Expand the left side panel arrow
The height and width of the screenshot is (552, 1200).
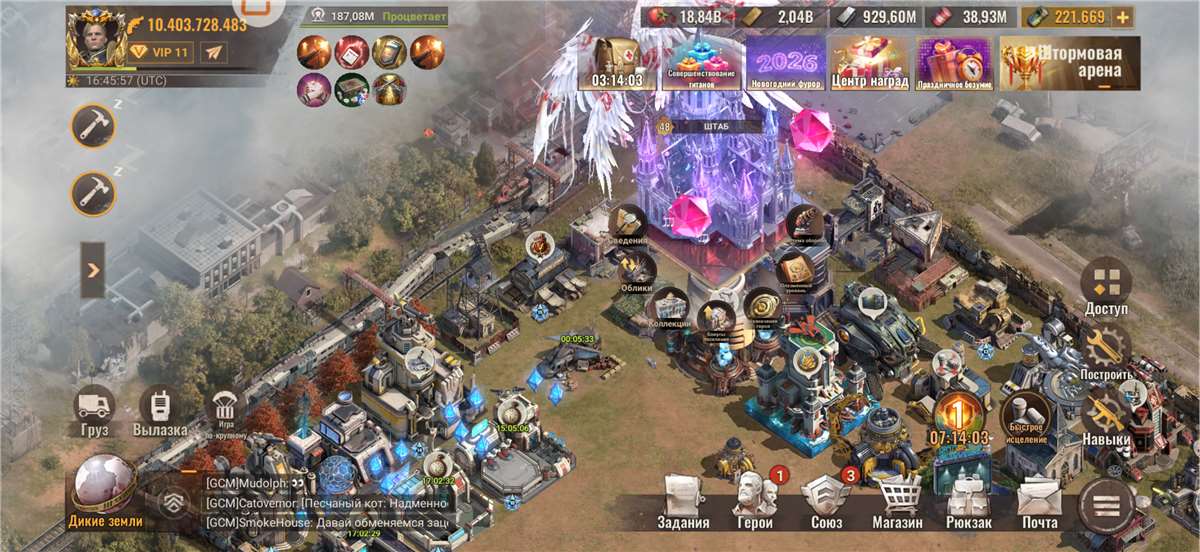pyautogui.click(x=92, y=270)
